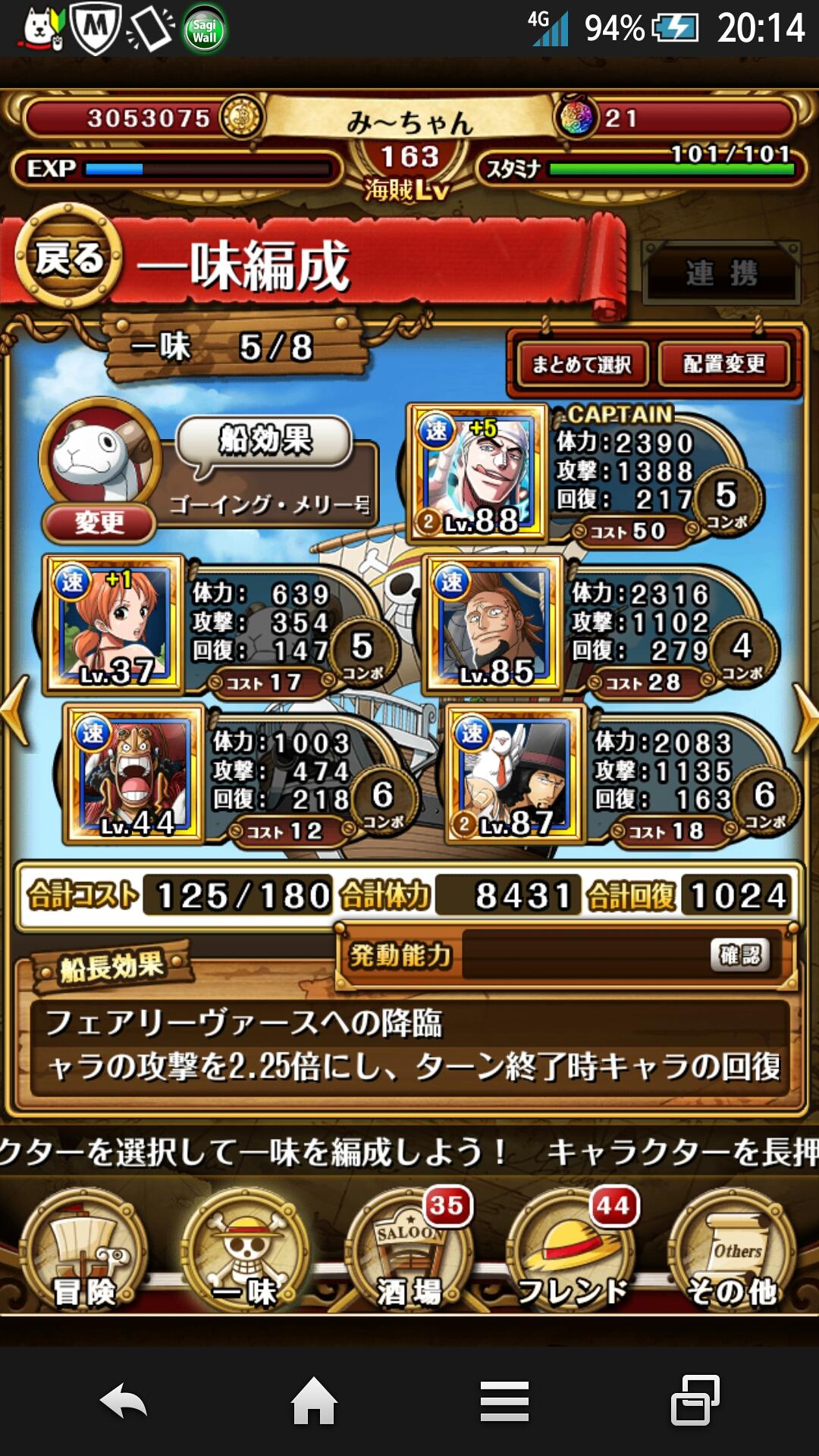The height and width of the screenshot is (1456, 819).
Task: Tap the 戻る back button
Action: coord(70,259)
